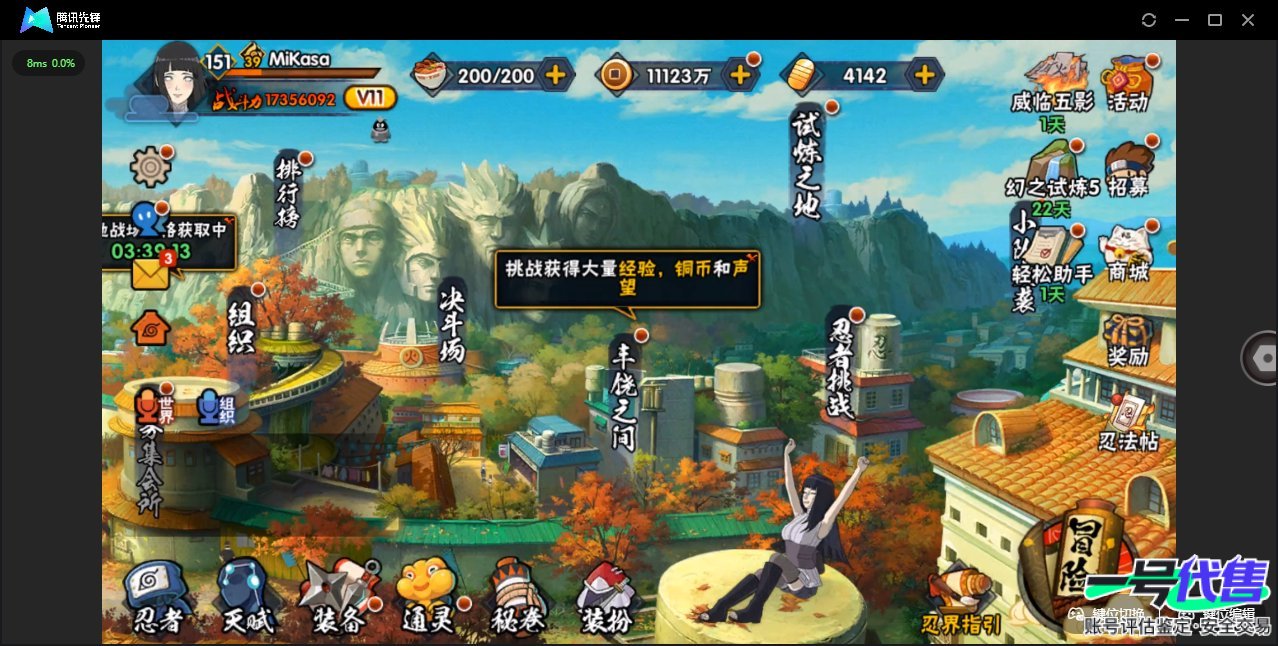Open the gear settings icon

click(x=151, y=166)
